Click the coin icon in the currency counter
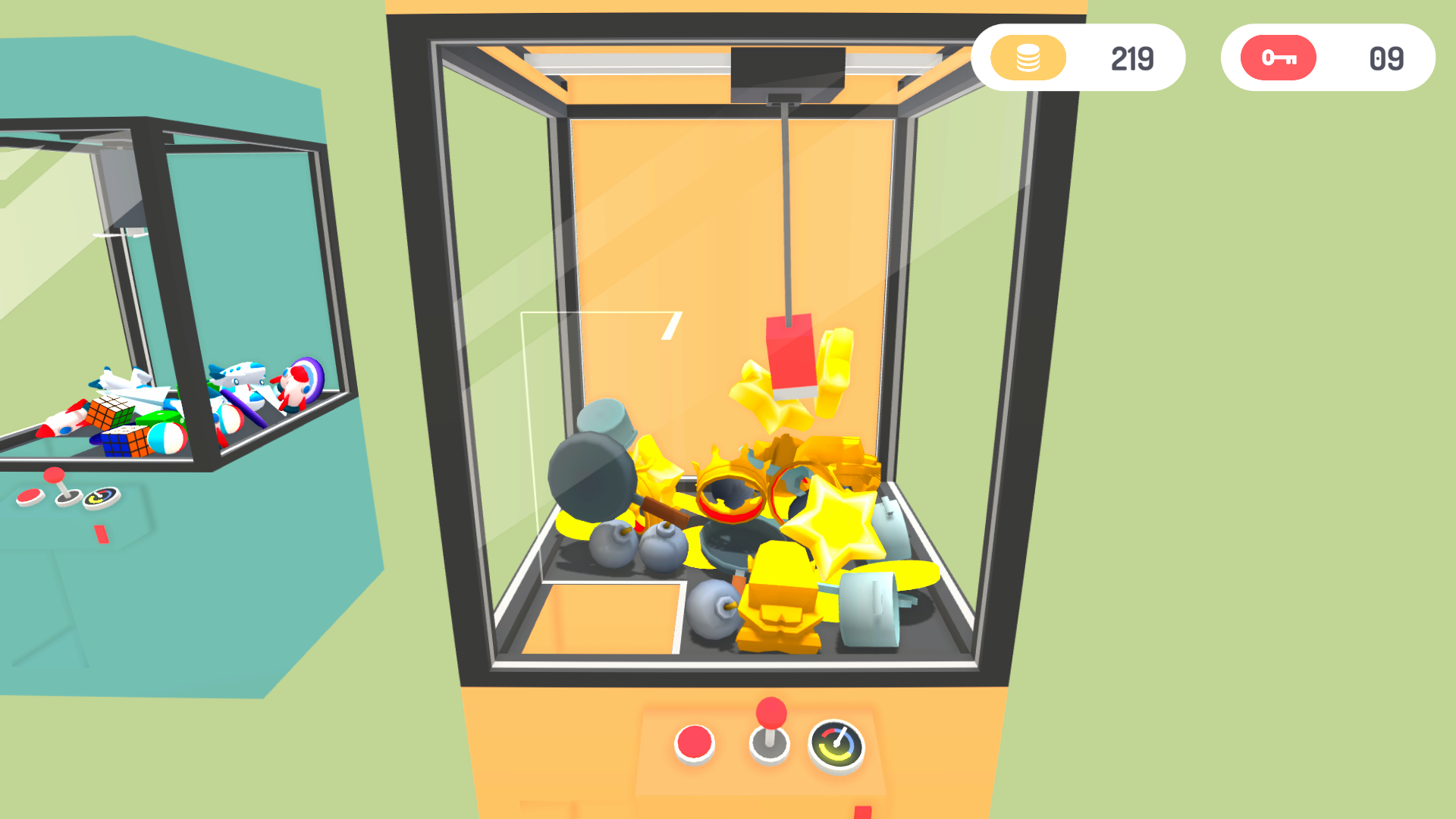 [1028, 57]
